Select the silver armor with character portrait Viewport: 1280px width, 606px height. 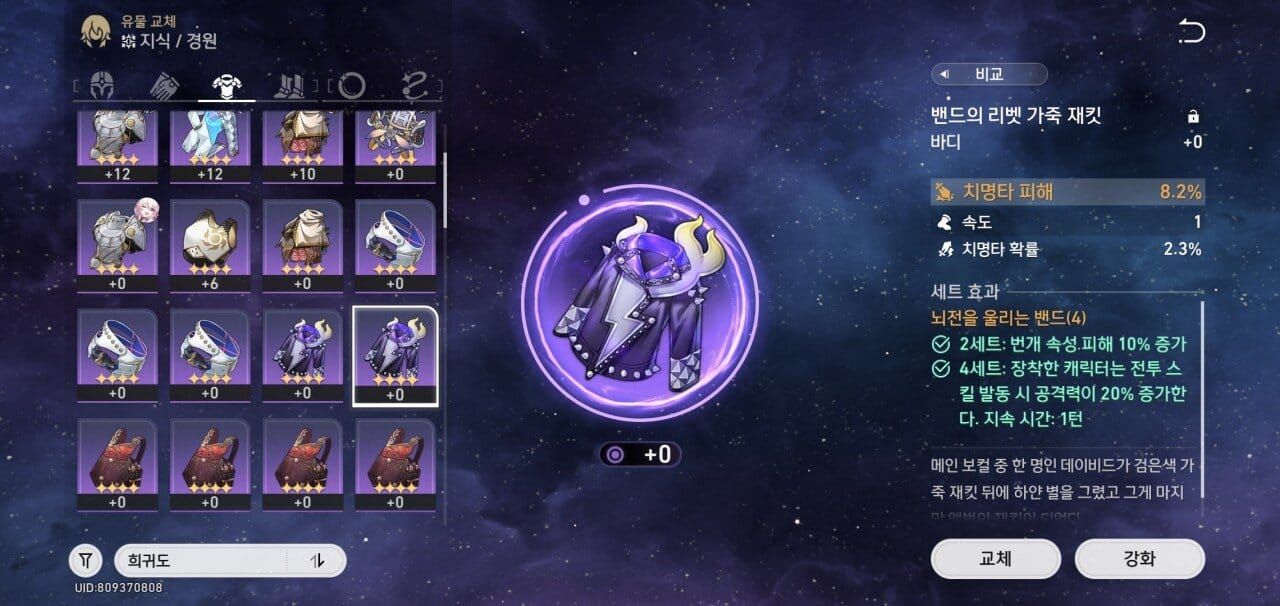[117, 246]
